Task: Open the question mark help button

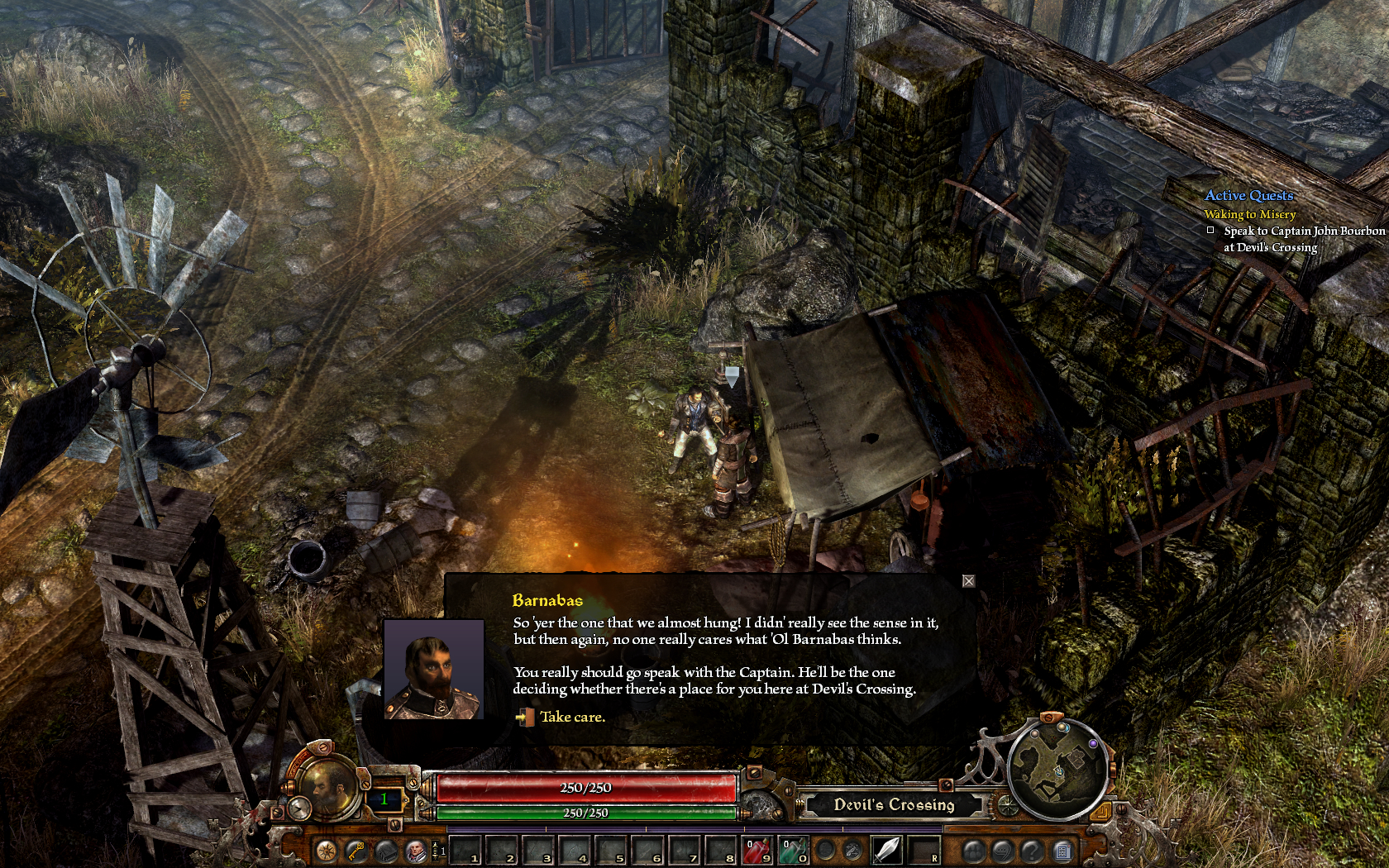Action: pos(1032,850)
